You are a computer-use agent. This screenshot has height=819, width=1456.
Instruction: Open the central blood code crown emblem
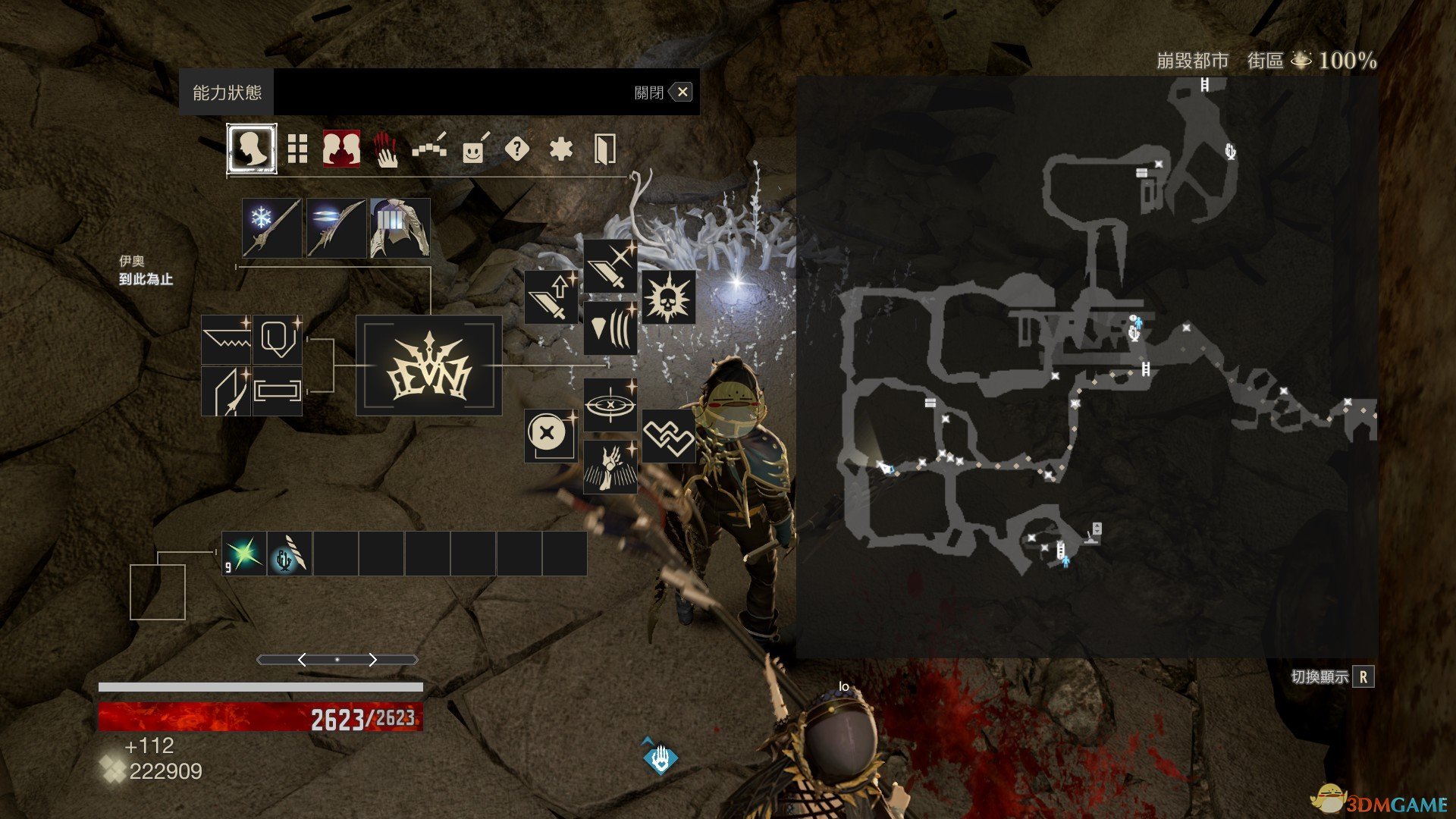[429, 366]
